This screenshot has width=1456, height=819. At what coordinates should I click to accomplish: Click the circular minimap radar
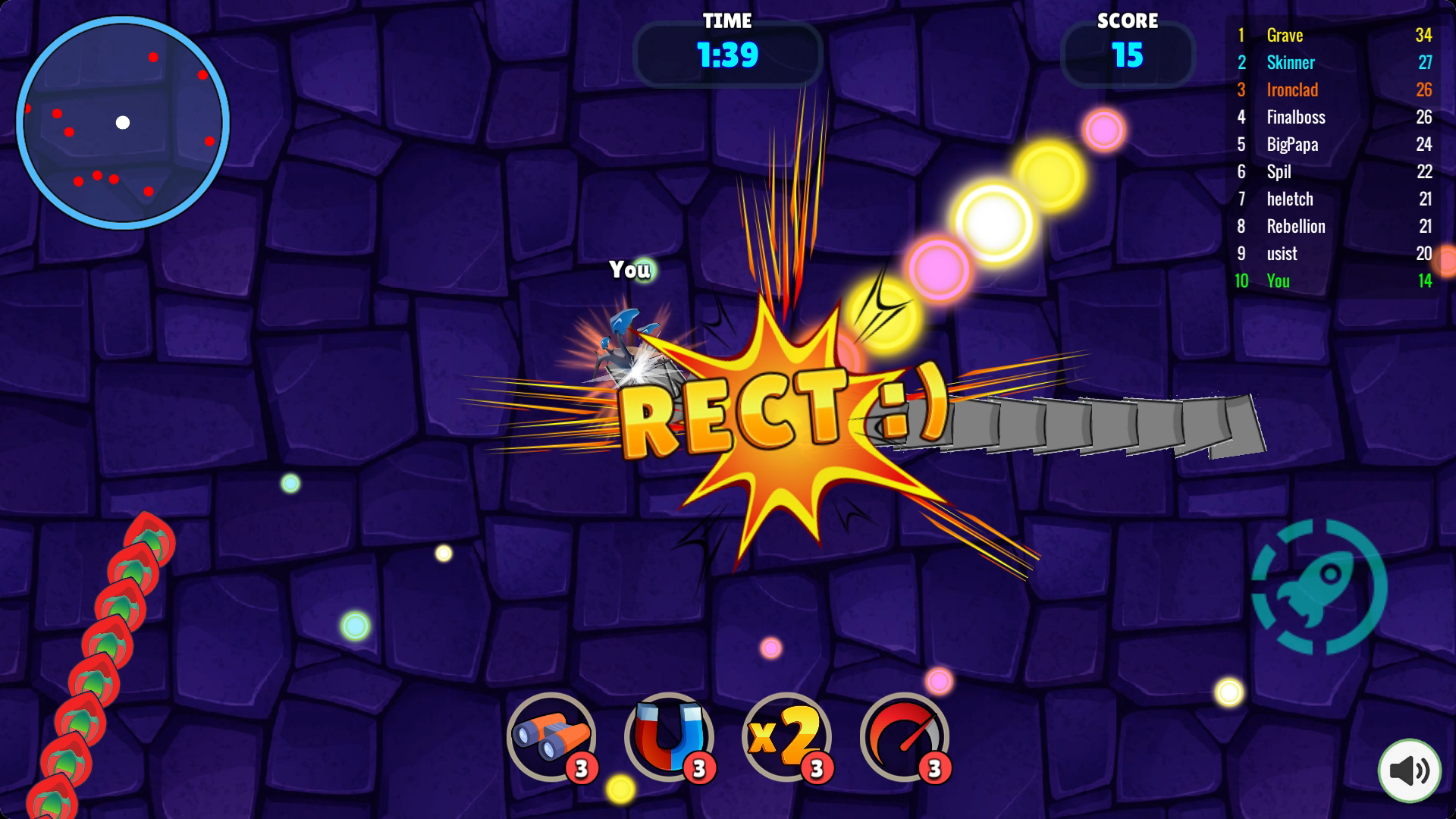[x=123, y=123]
